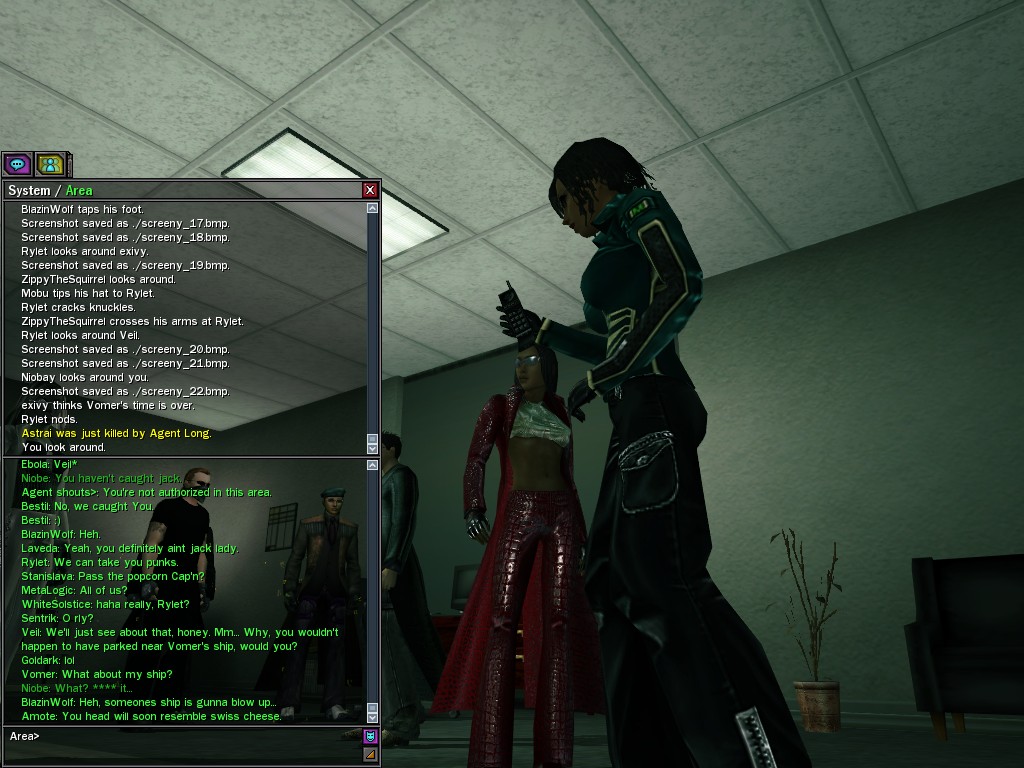Open the team members panel icon
Screen dimensions: 1024x768
tap(50, 164)
